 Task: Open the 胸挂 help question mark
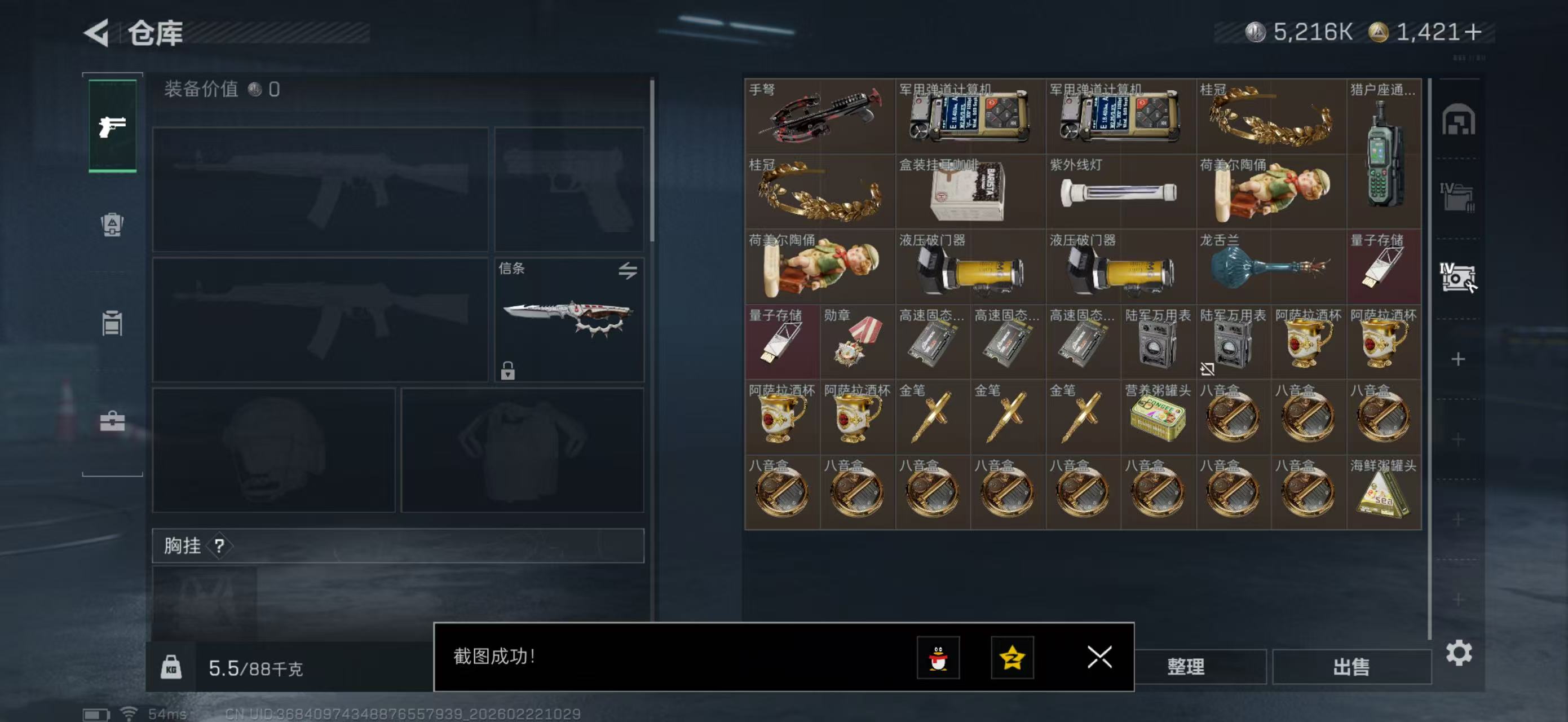pos(219,546)
